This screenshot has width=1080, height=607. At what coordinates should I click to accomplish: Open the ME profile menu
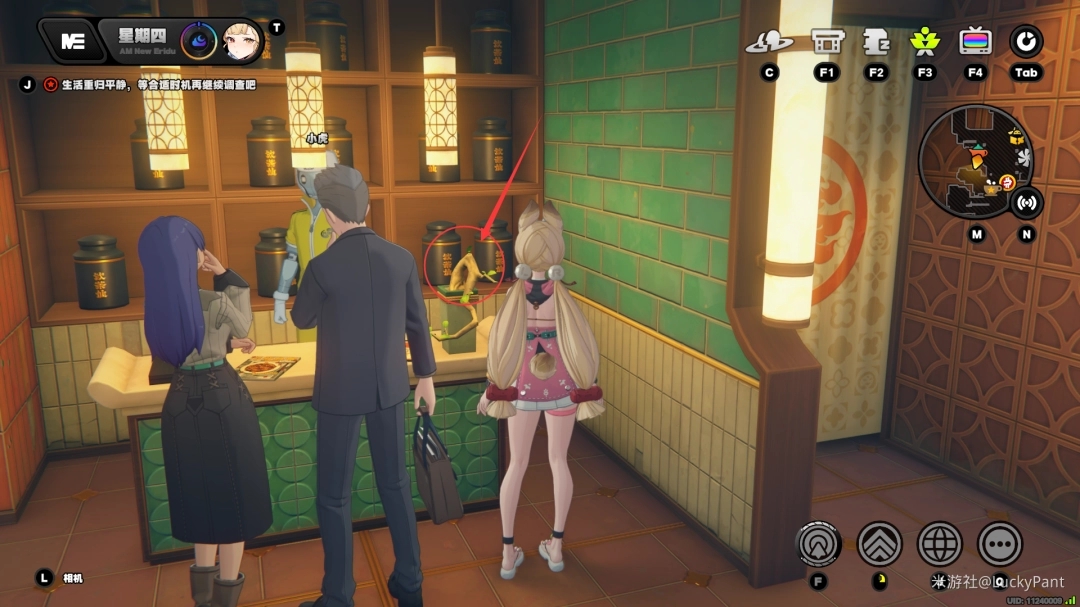(x=72, y=41)
